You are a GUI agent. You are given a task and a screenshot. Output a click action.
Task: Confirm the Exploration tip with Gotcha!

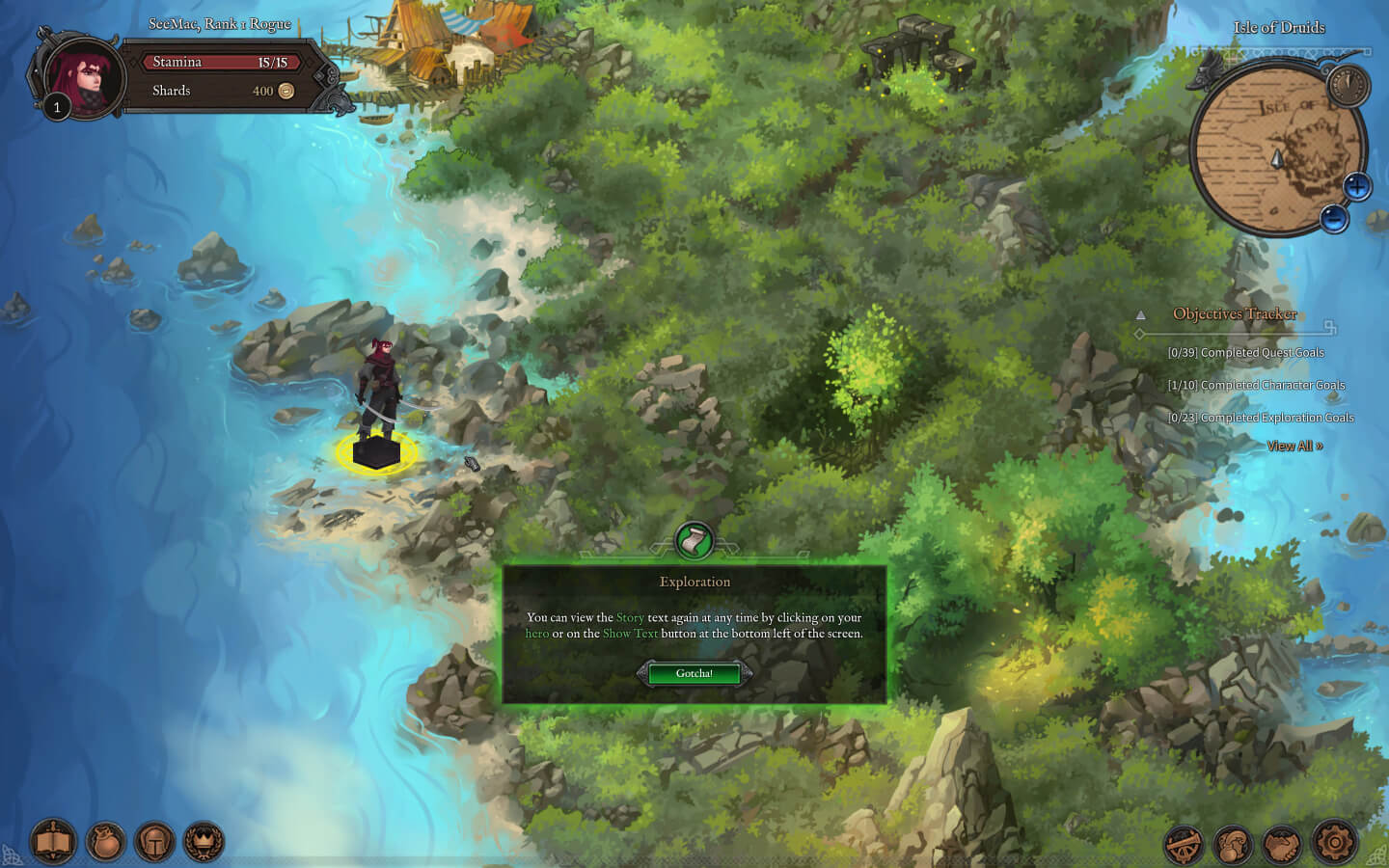[694, 673]
